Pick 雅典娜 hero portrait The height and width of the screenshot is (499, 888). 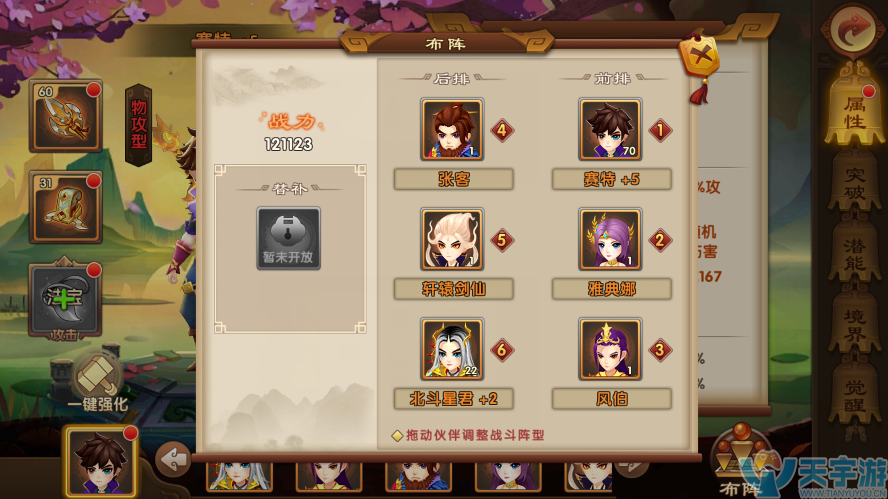(610, 240)
